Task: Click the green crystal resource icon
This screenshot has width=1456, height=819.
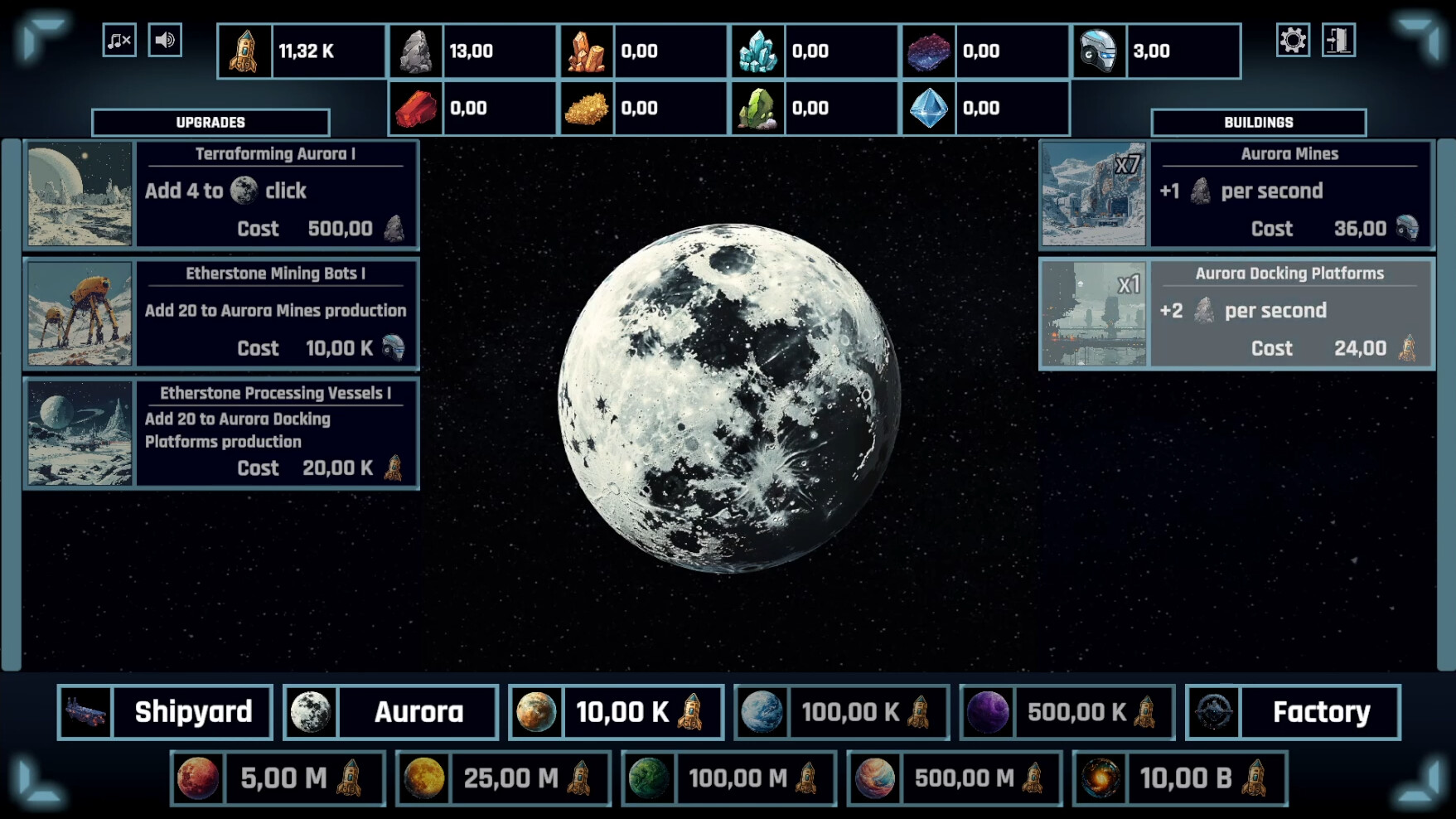Action: (760, 107)
